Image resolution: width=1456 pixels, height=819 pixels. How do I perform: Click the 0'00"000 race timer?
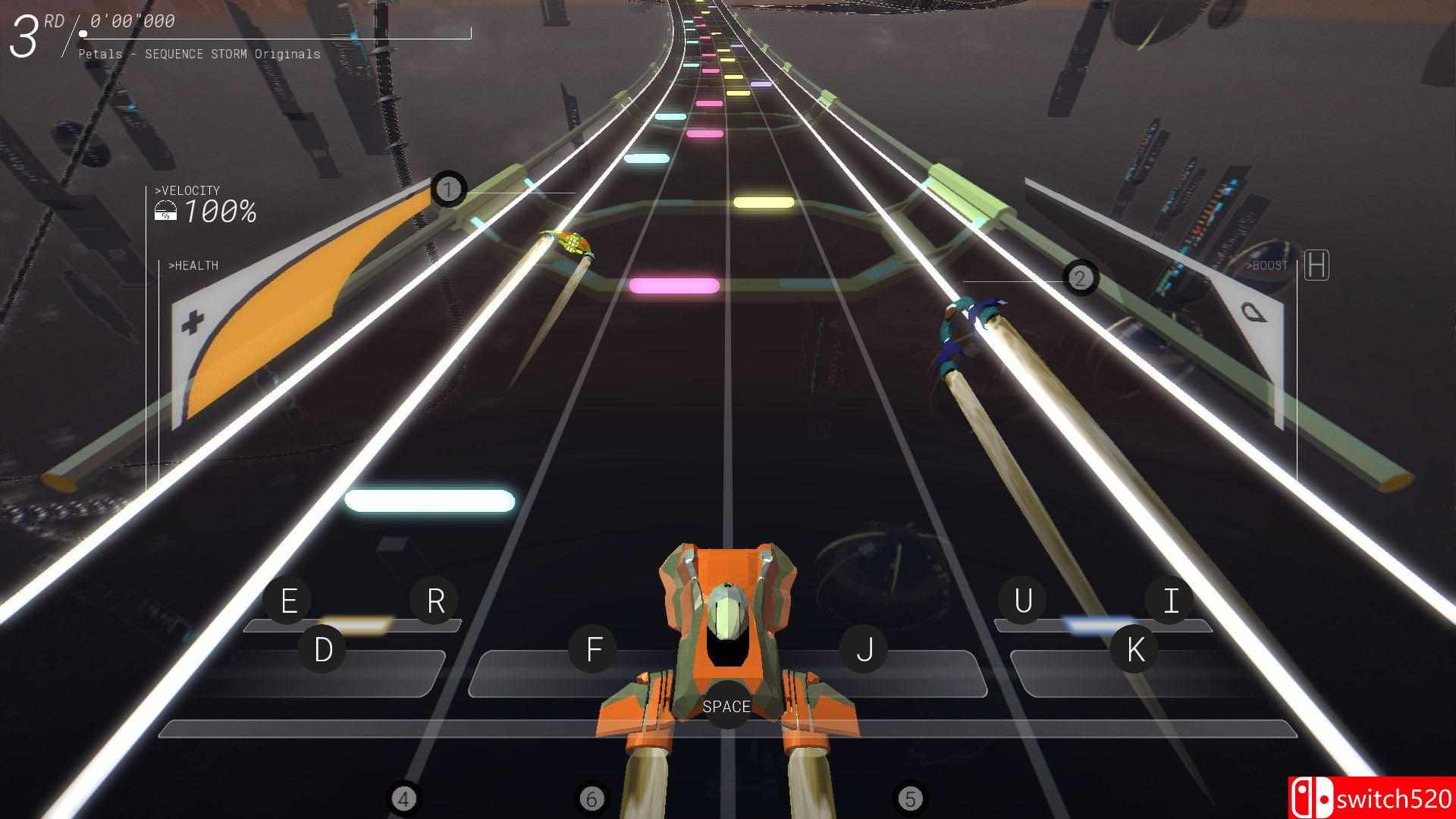point(130,20)
